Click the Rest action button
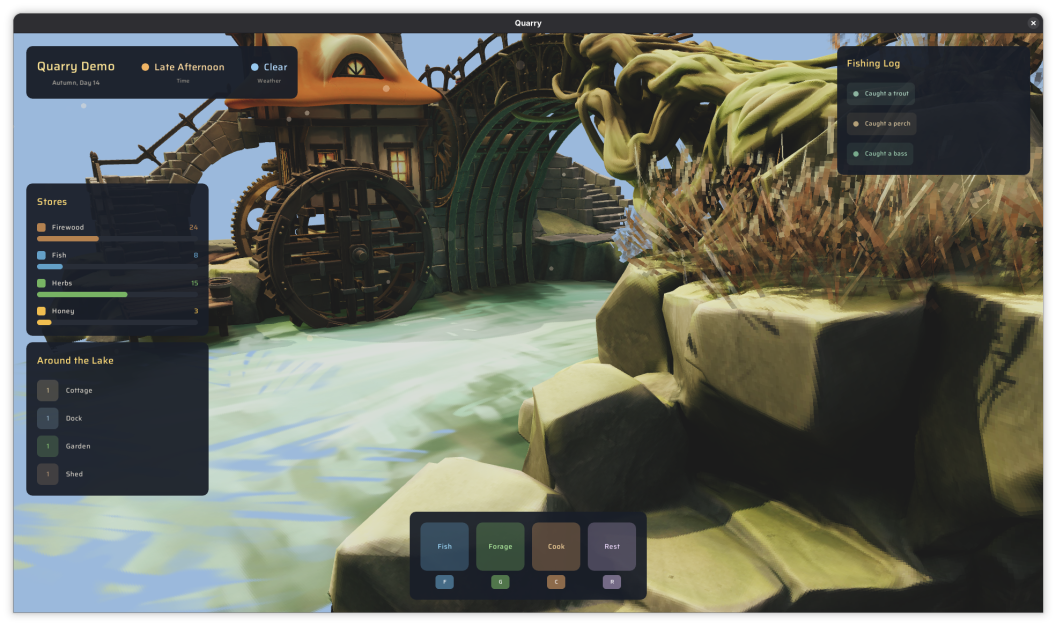 coord(612,547)
